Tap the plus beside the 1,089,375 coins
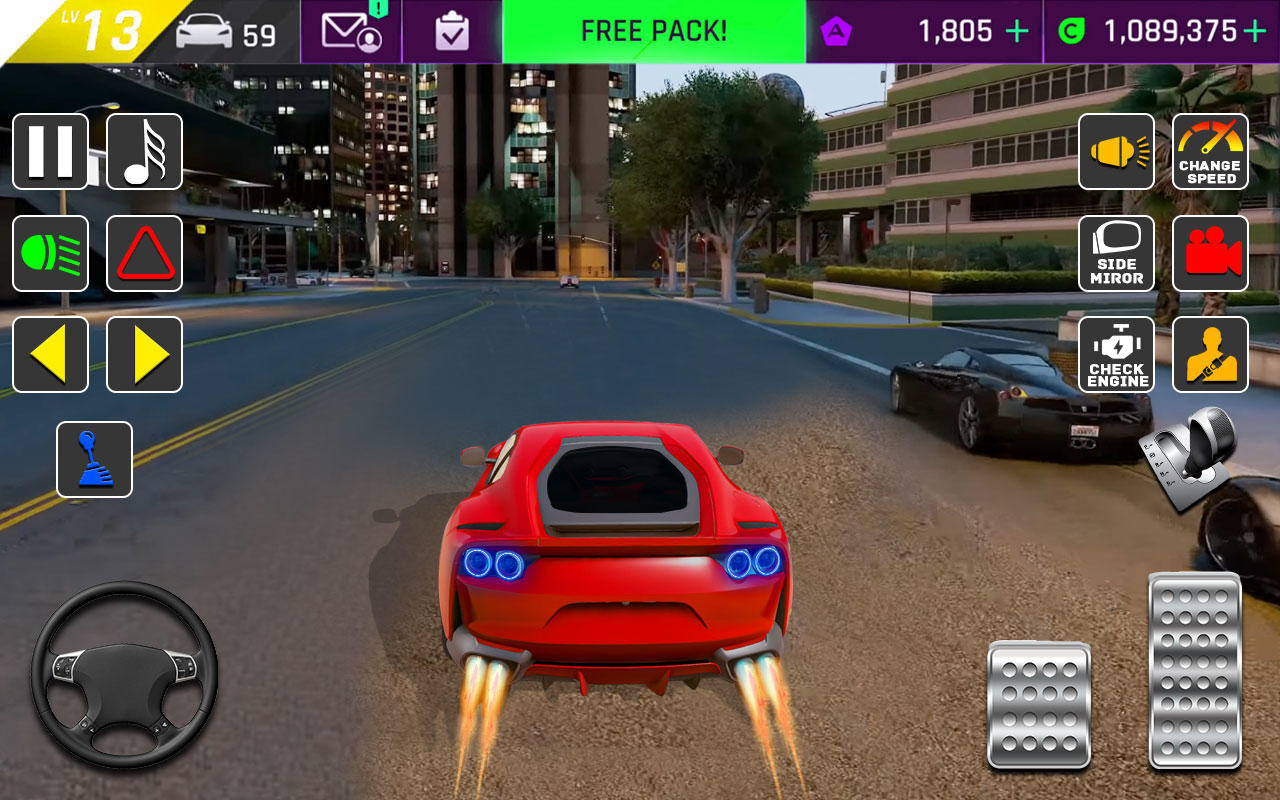 tap(1255, 30)
